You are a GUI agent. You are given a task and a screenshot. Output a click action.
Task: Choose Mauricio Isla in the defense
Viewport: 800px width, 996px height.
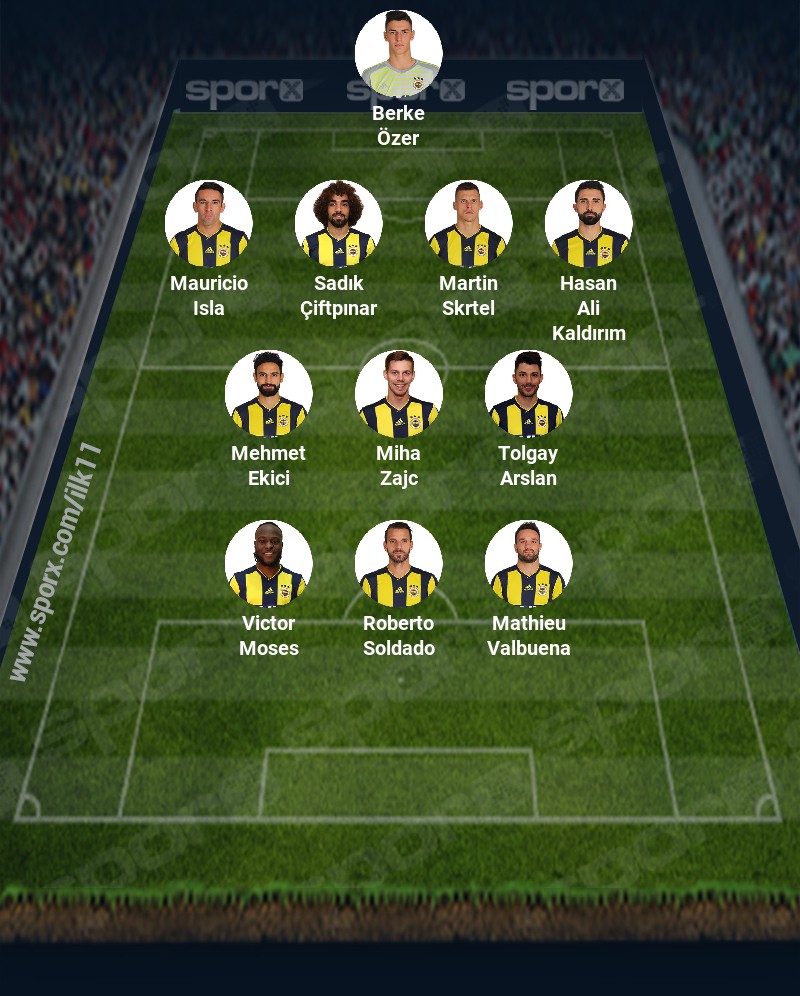(x=208, y=224)
